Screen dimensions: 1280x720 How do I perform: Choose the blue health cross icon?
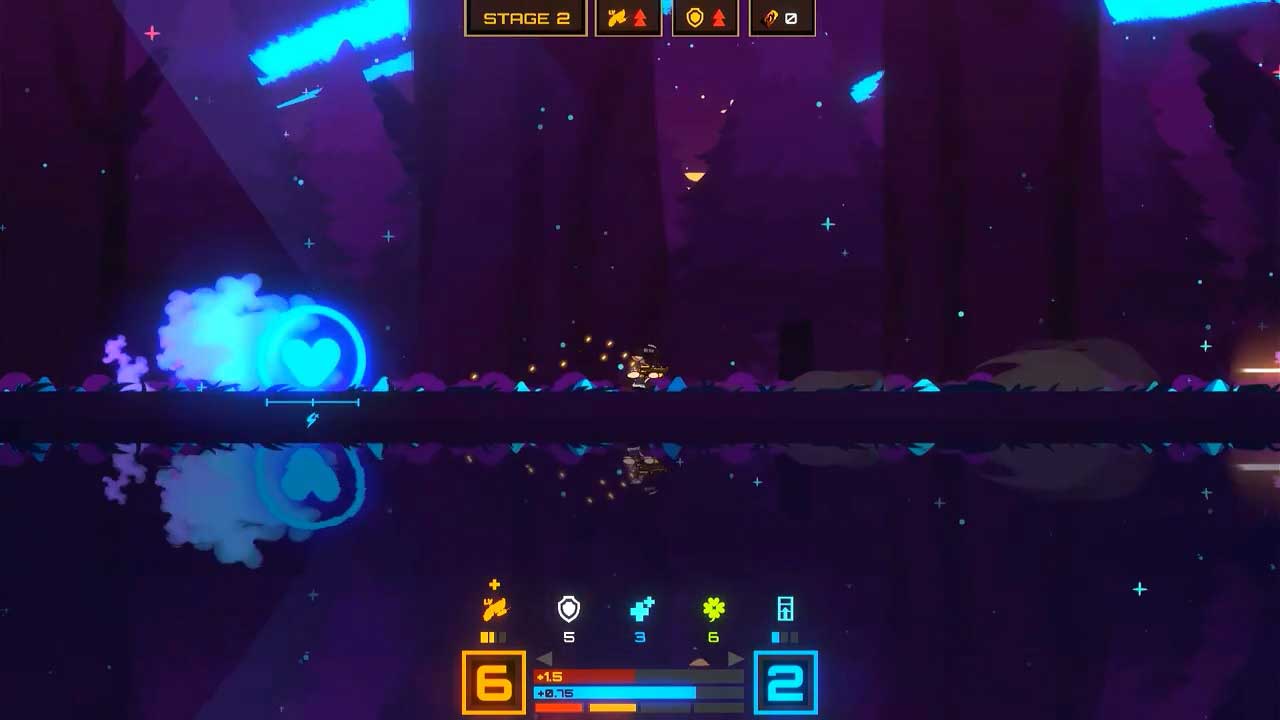(641, 608)
